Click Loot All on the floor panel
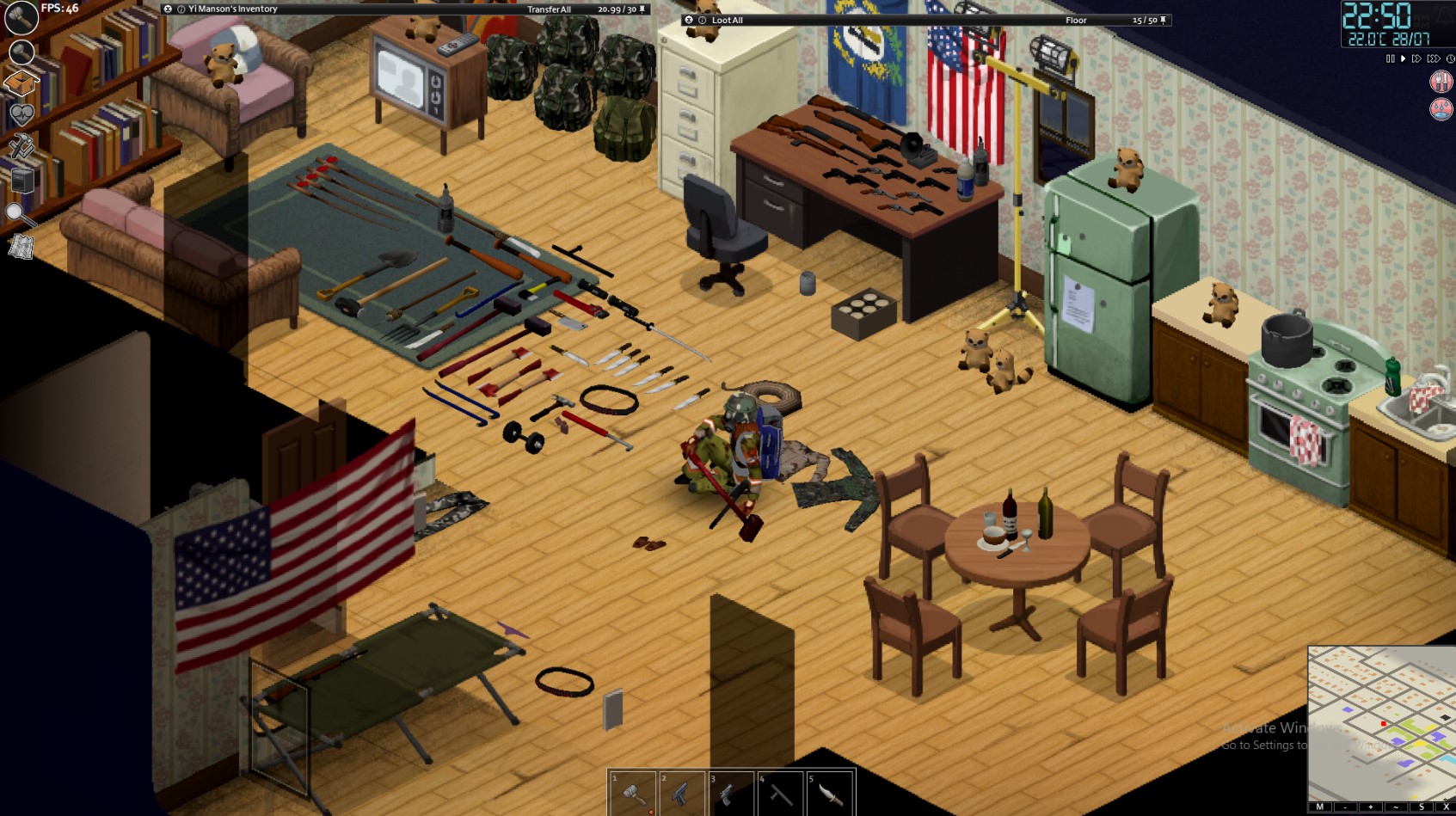Screen dimensions: 1456x816 (x=728, y=21)
